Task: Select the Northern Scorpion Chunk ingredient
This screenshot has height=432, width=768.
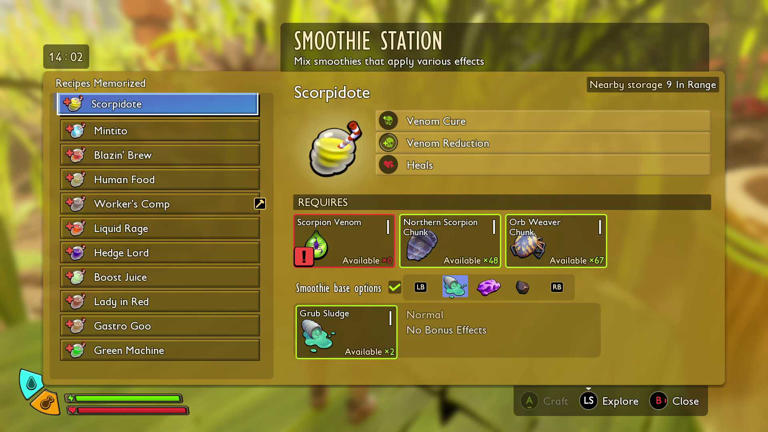Action: (x=450, y=241)
